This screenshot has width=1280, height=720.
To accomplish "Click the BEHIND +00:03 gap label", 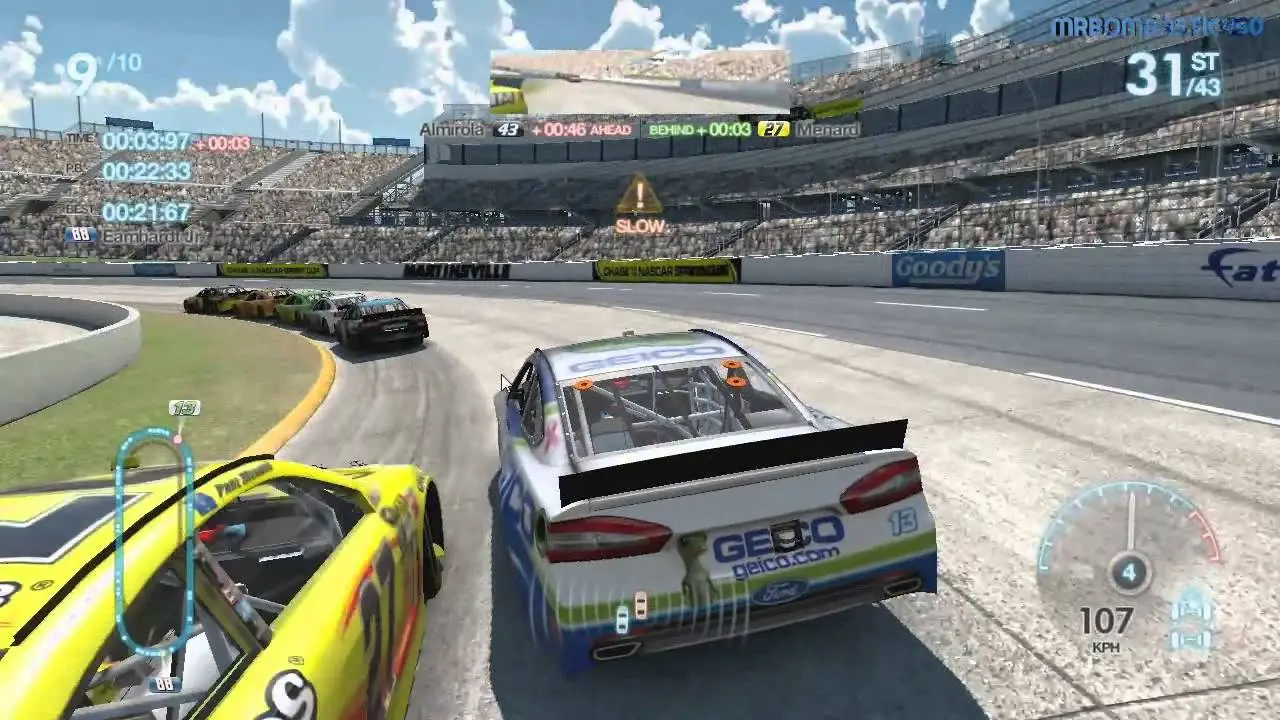I will coord(701,130).
